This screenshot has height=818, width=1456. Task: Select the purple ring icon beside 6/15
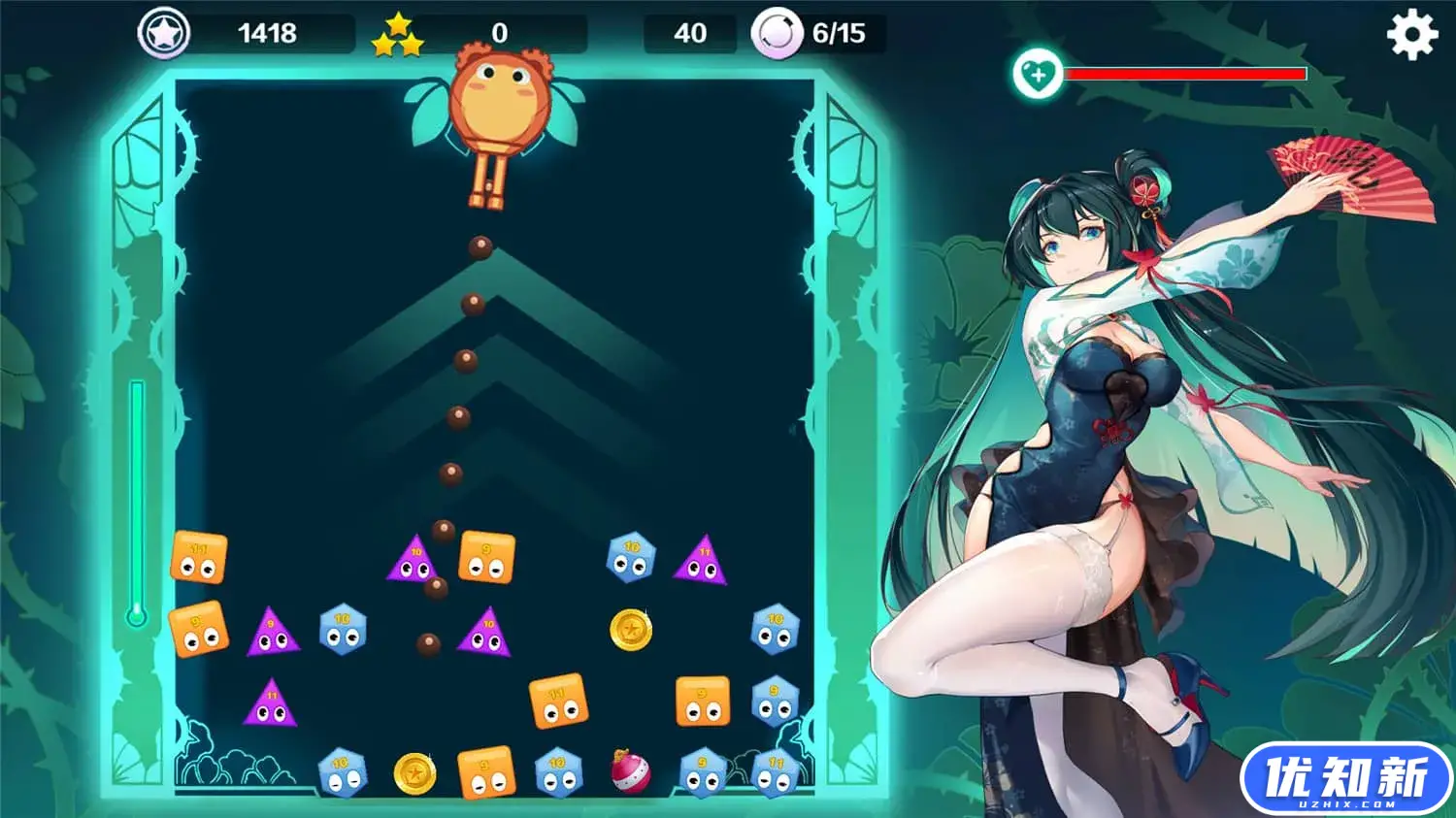777,34
